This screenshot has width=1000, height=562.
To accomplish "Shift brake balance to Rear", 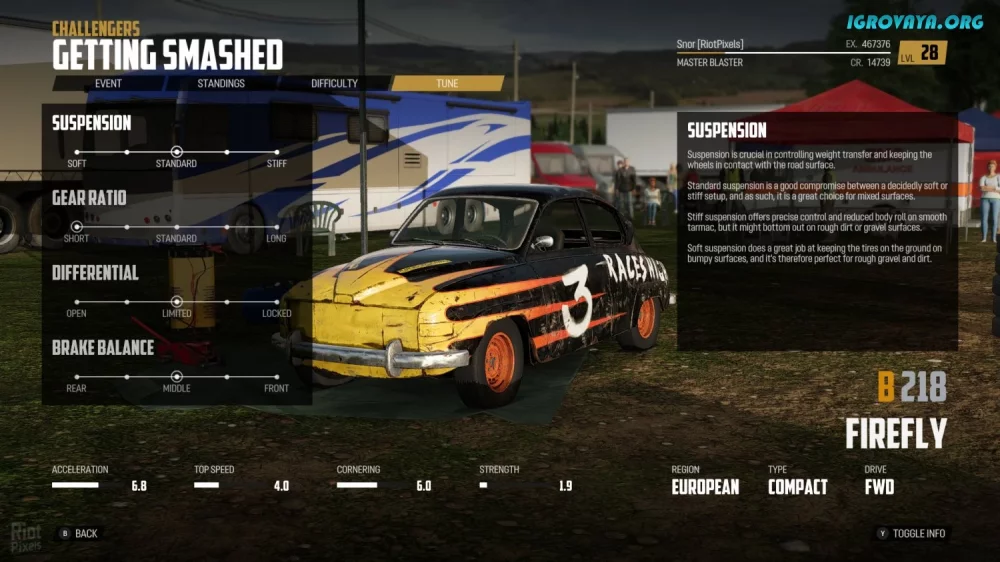I will coord(77,376).
